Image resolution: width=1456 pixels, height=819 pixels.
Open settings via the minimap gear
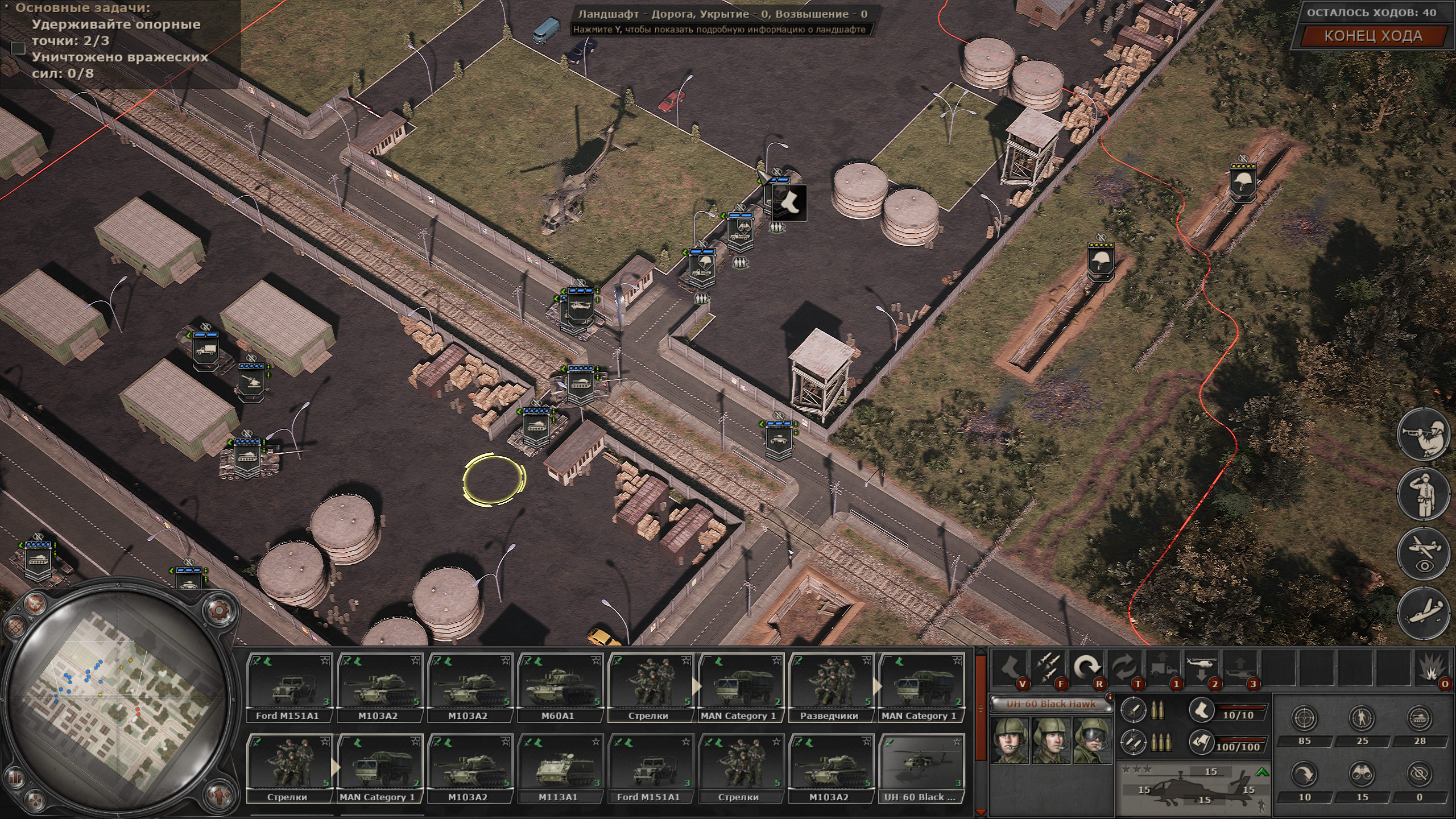[219, 611]
